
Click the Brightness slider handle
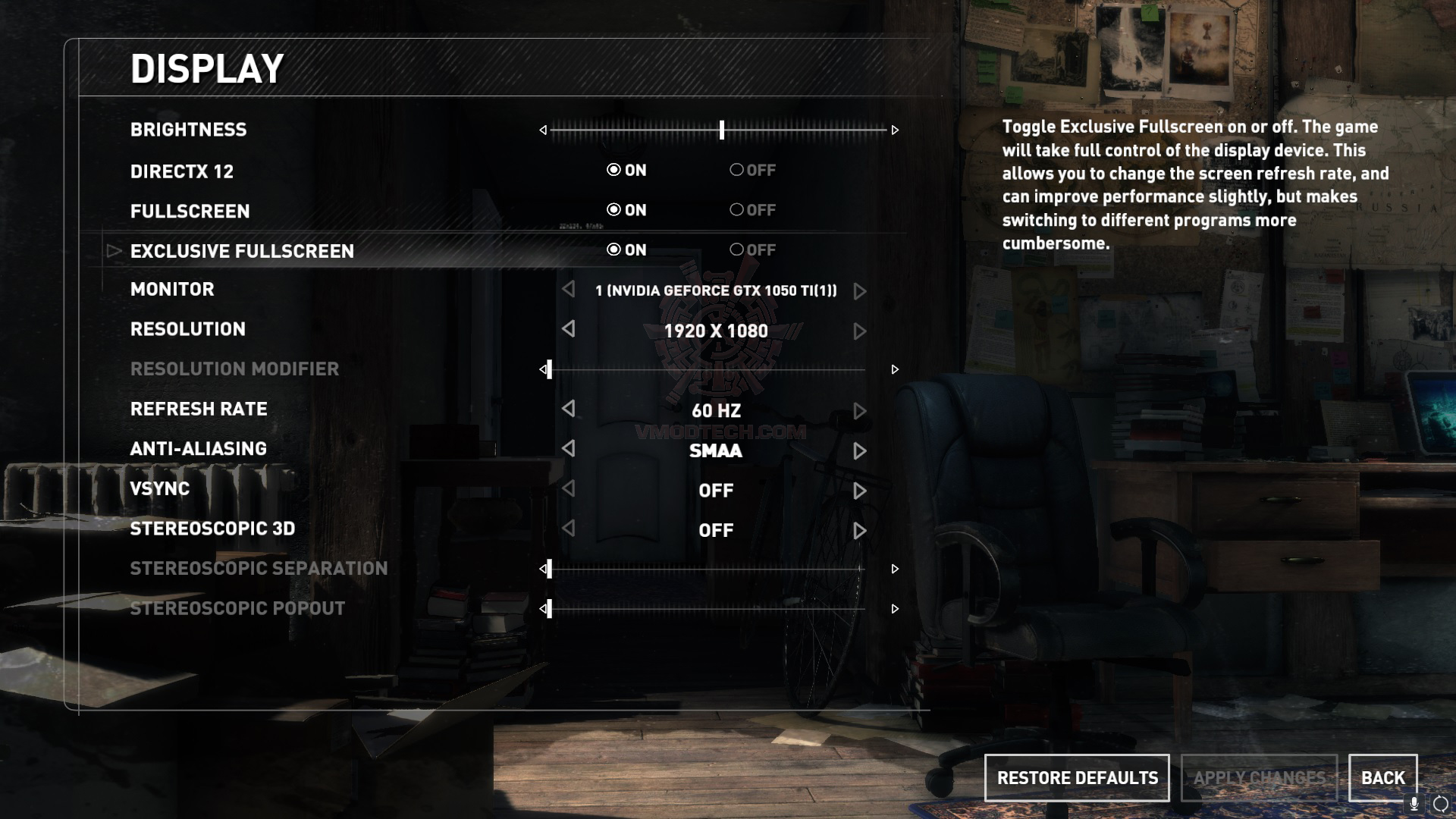click(x=721, y=130)
